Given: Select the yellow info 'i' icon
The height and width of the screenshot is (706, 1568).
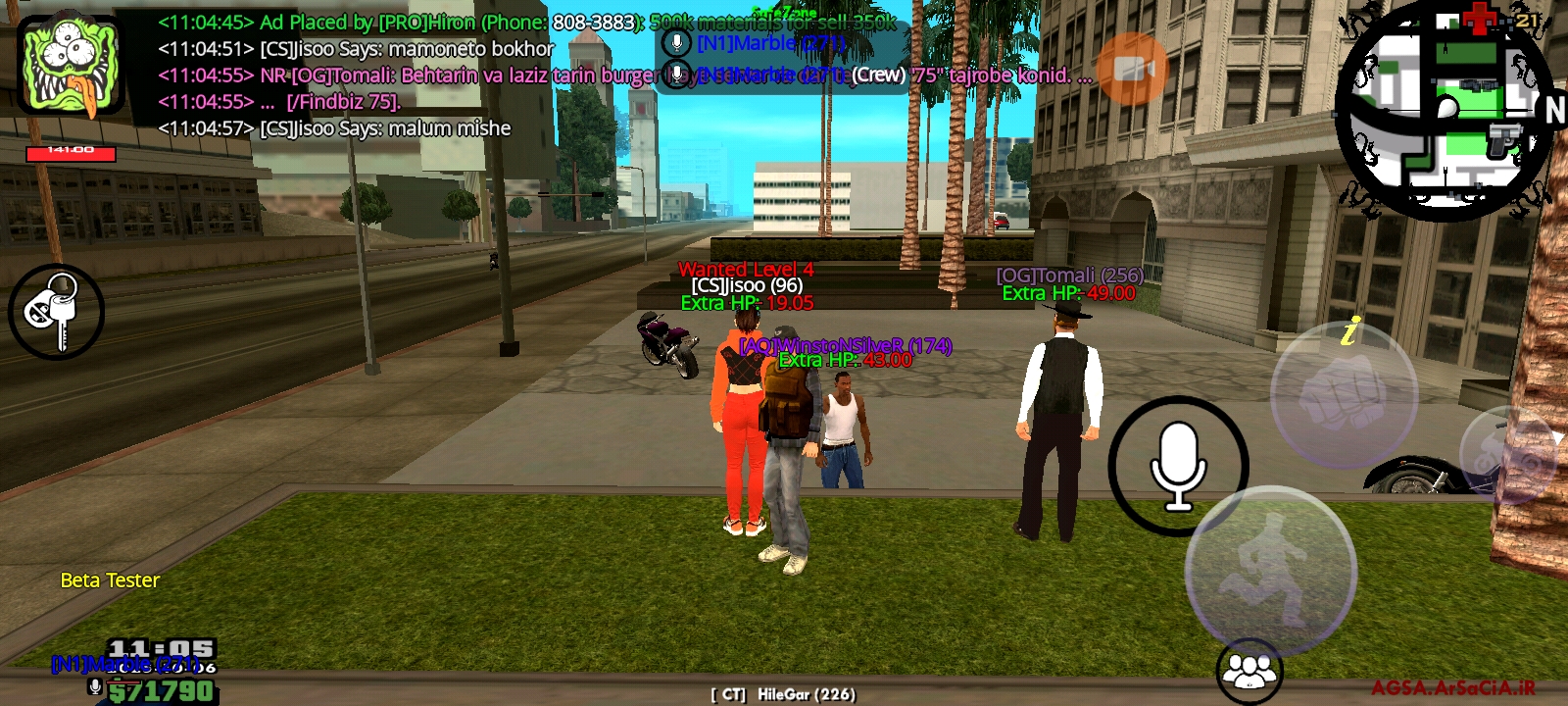Looking at the screenshot, I should click(1350, 332).
